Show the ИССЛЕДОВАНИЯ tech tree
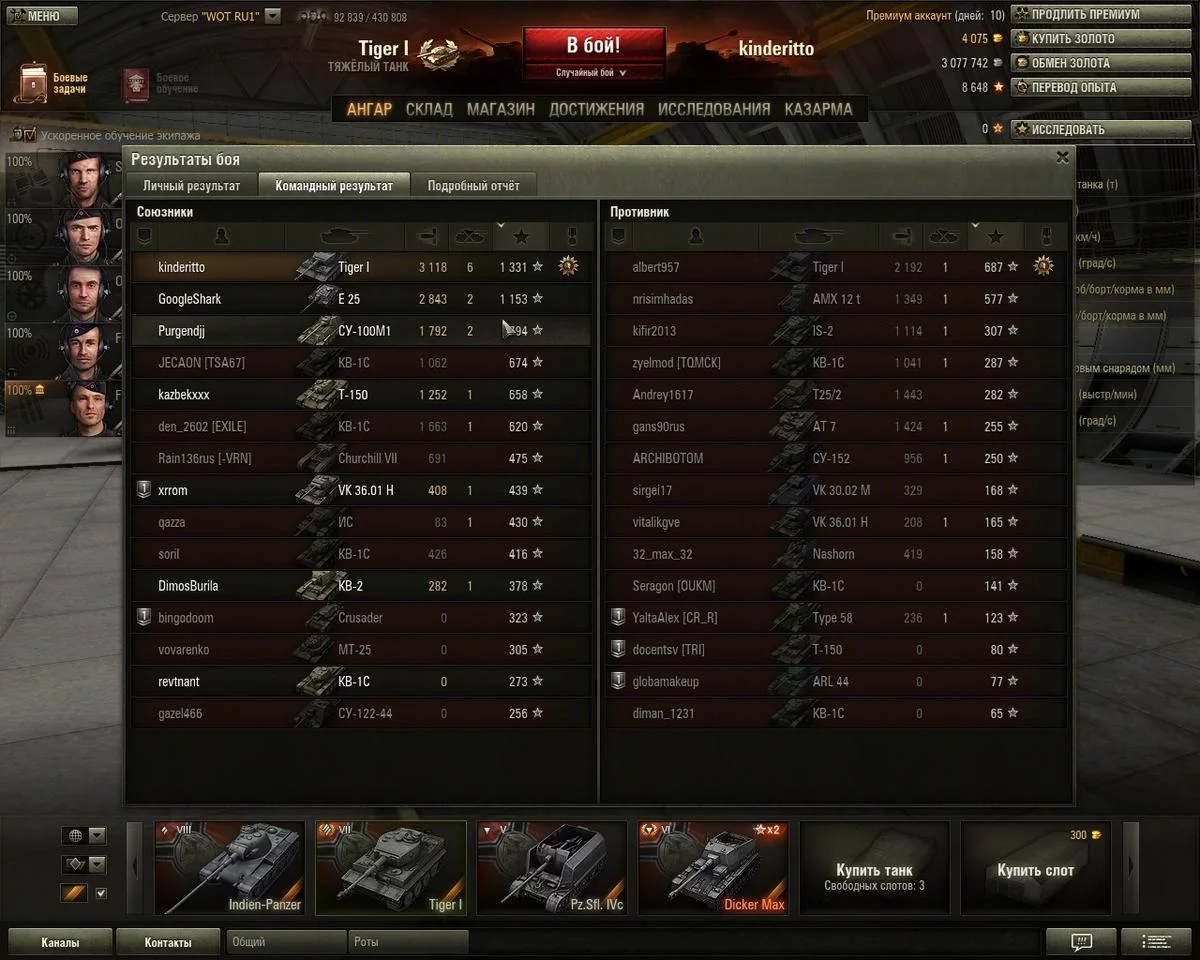This screenshot has width=1200, height=960. [x=714, y=109]
